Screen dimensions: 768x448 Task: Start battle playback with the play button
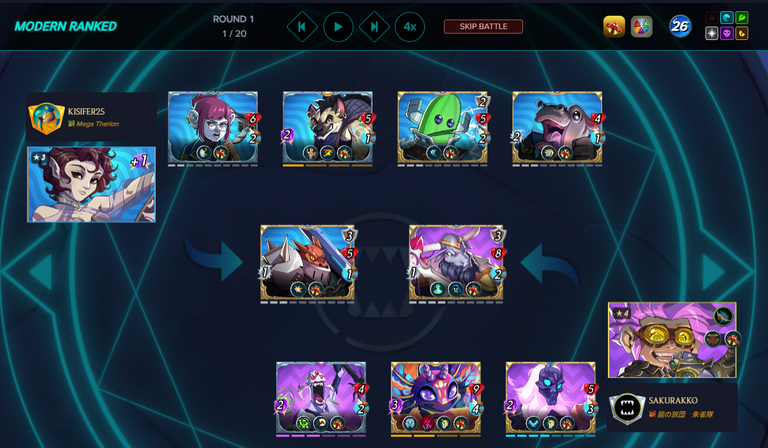coord(338,26)
